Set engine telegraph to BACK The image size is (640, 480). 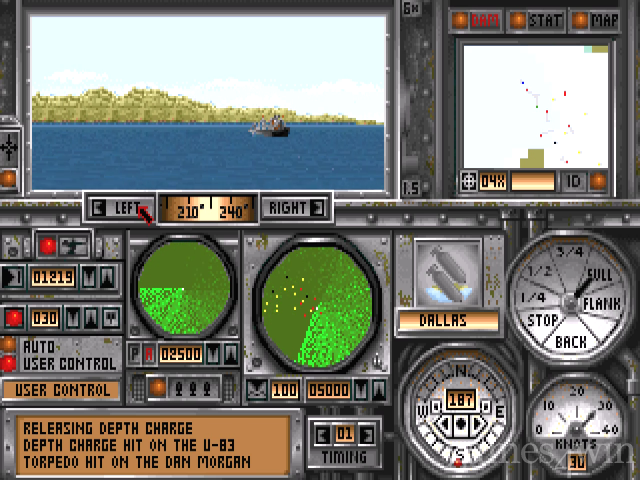(x=570, y=342)
